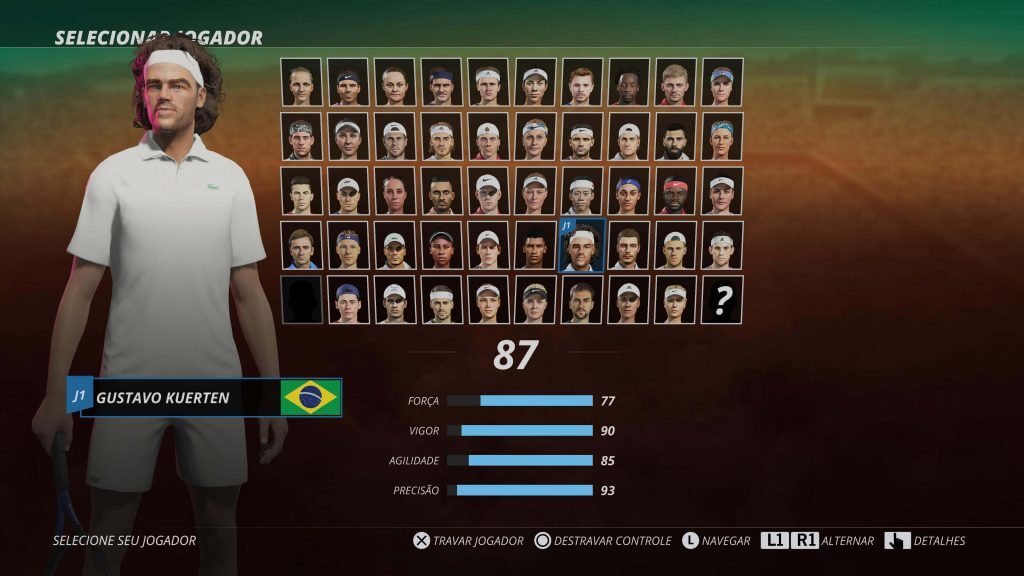The width and height of the screenshot is (1024, 576).
Task: Choose the random player question mark tile
Action: coord(722,300)
